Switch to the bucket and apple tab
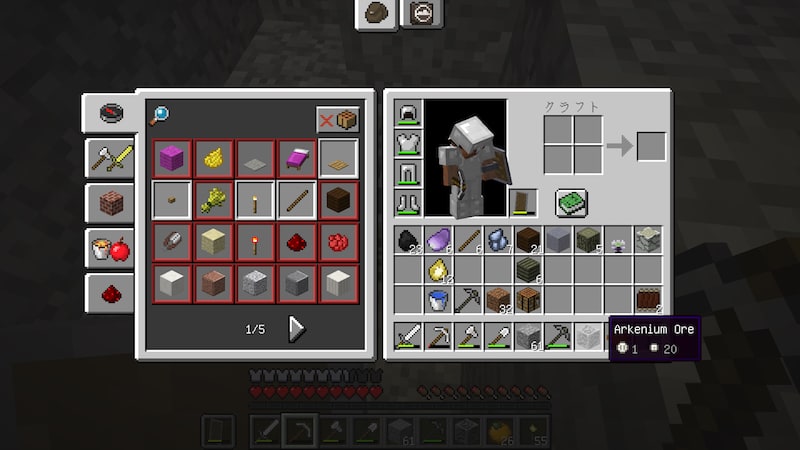 pos(109,248)
